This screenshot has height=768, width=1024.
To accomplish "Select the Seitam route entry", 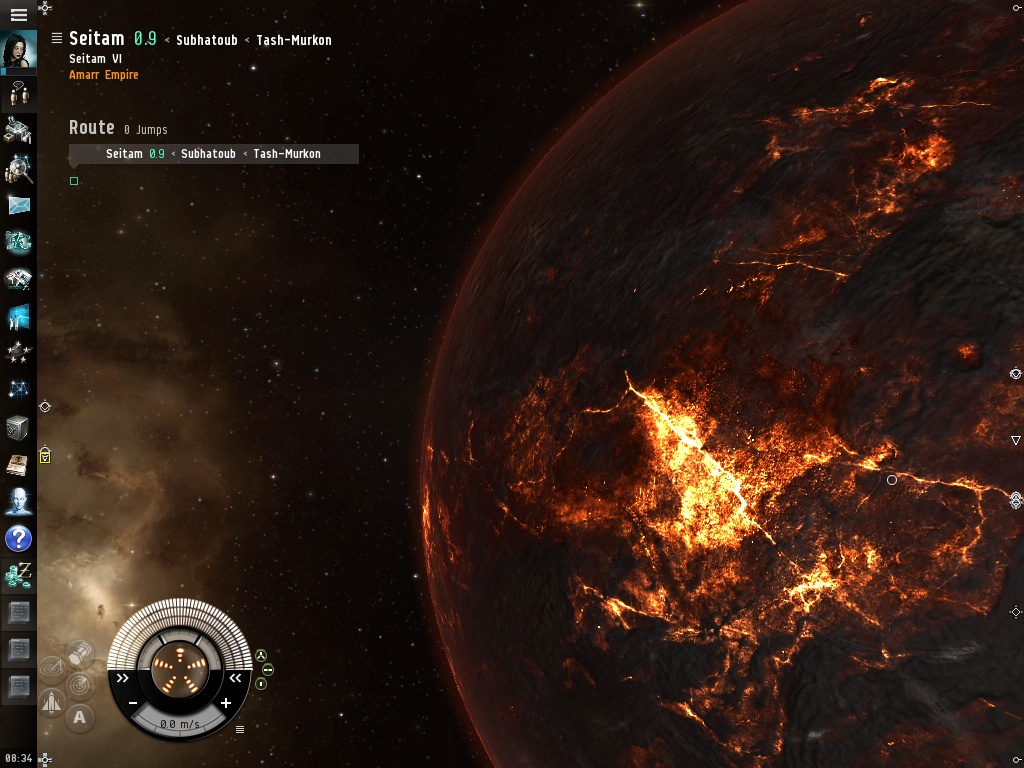I will (x=124, y=154).
